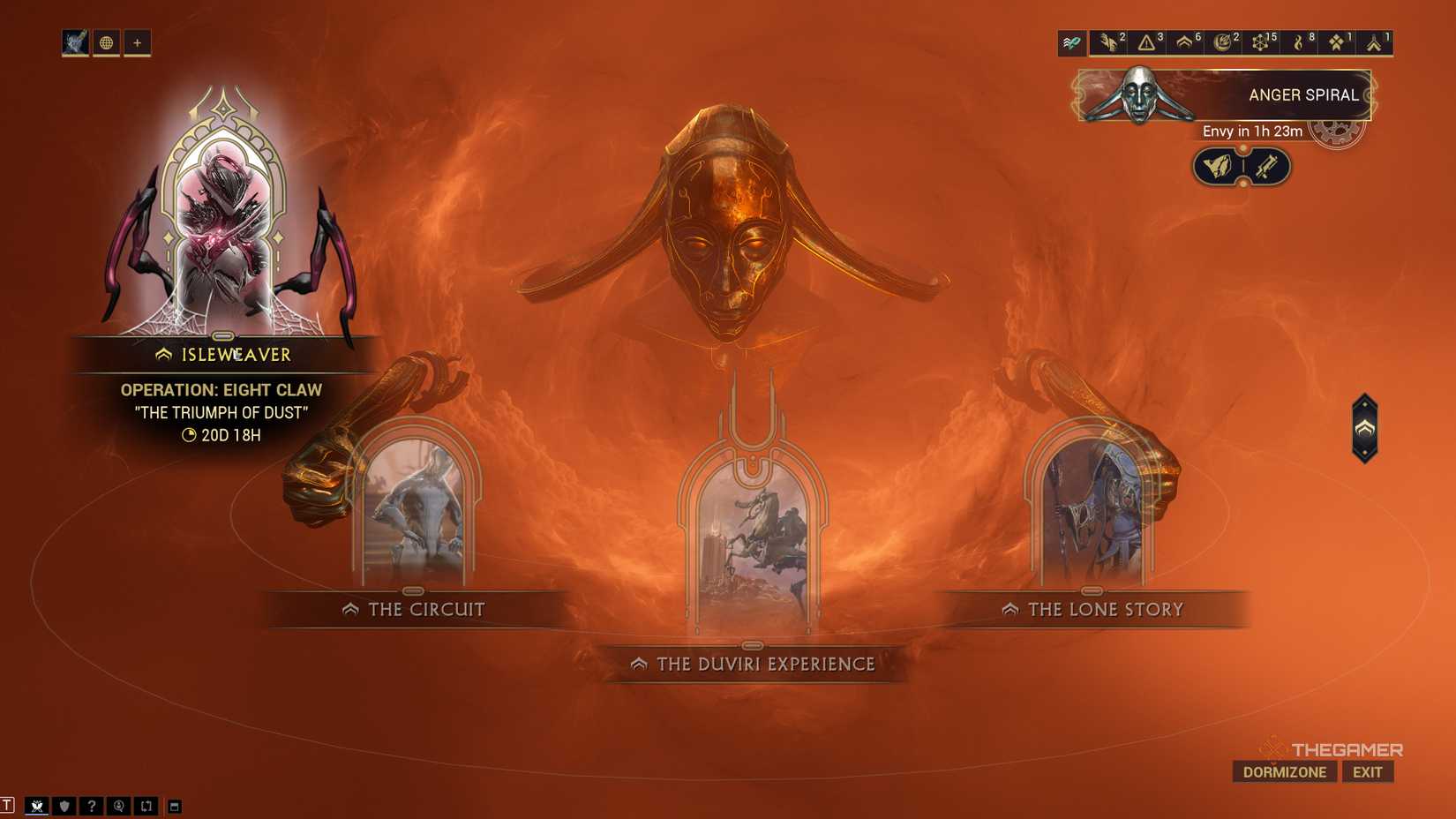Open the syndicate icon showing 15 notifications
1456x819 pixels.
1259,41
